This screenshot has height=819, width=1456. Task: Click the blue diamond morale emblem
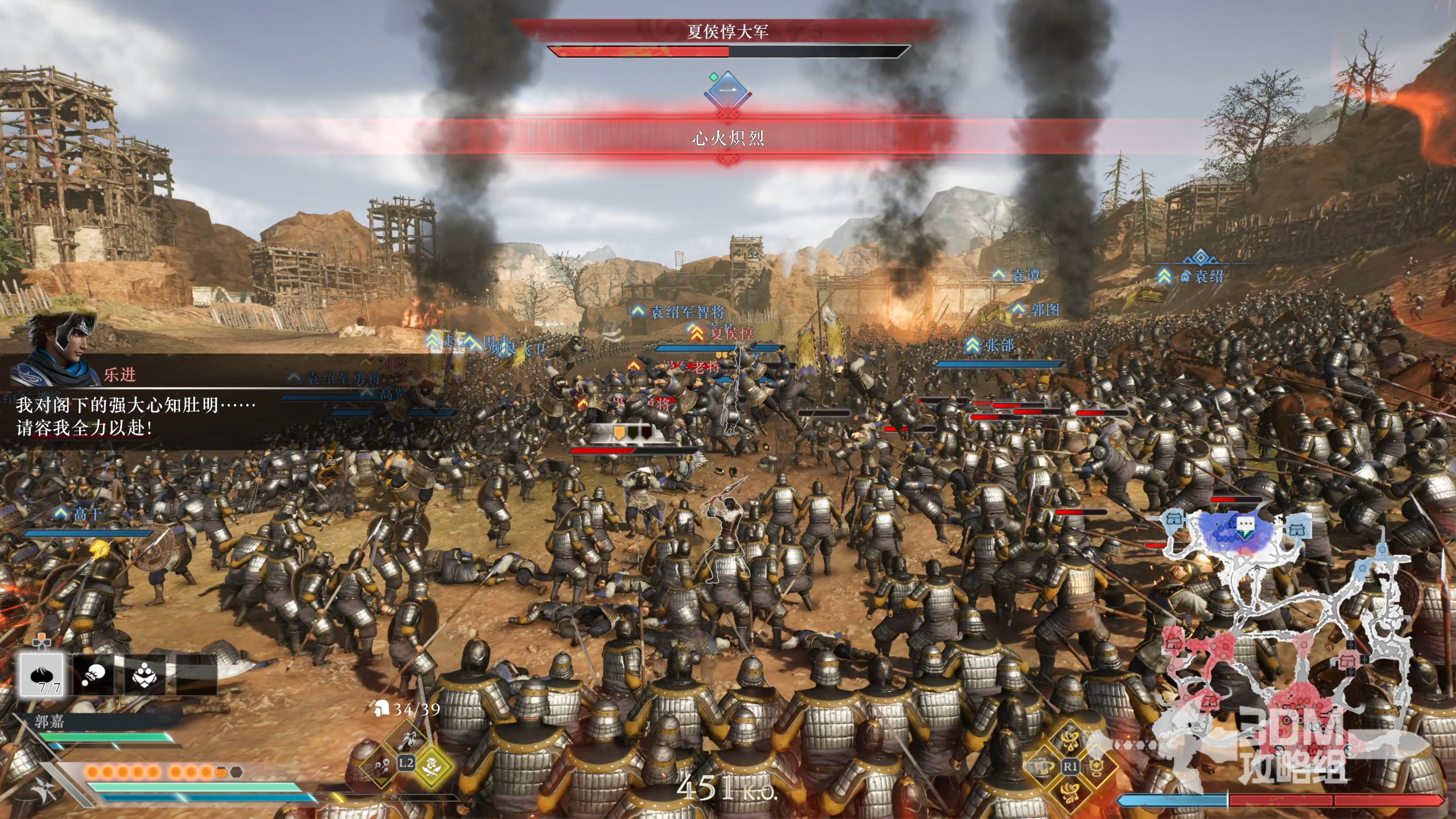pyautogui.click(x=728, y=90)
